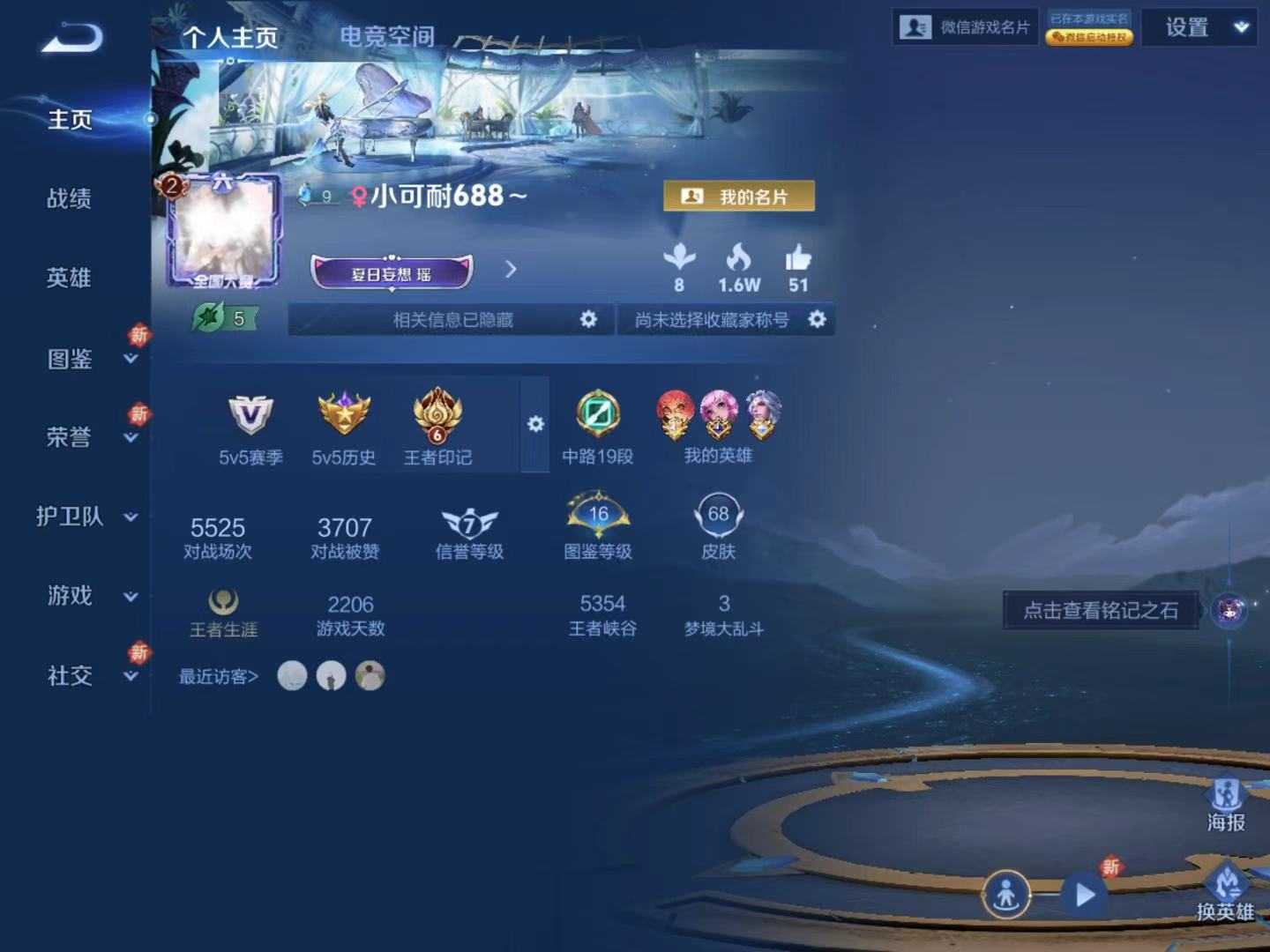This screenshot has height=952, width=1270.
Task: Open the 王者印记 seal icon
Action: click(x=438, y=414)
